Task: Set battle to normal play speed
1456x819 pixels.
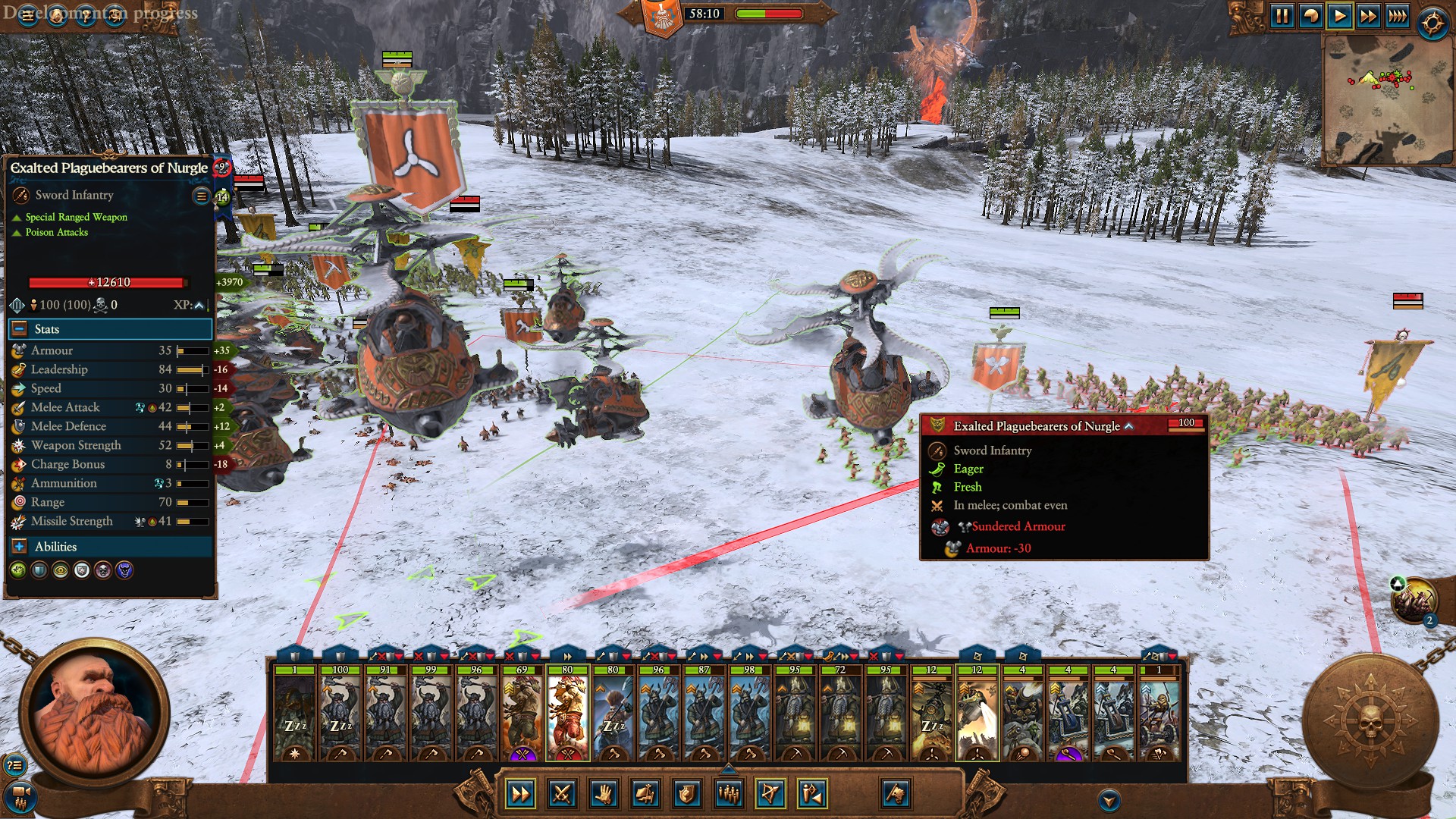Action: click(x=1340, y=16)
